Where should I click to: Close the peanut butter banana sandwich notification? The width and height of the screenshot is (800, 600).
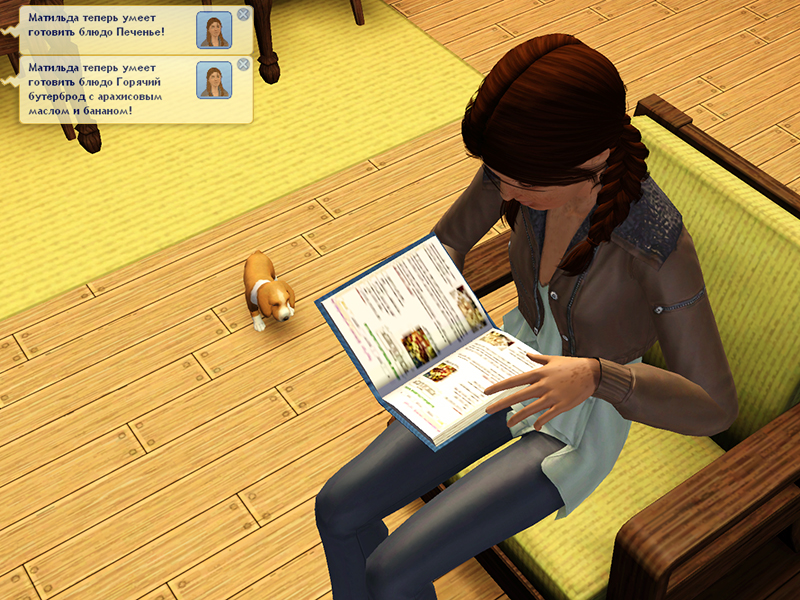click(243, 66)
